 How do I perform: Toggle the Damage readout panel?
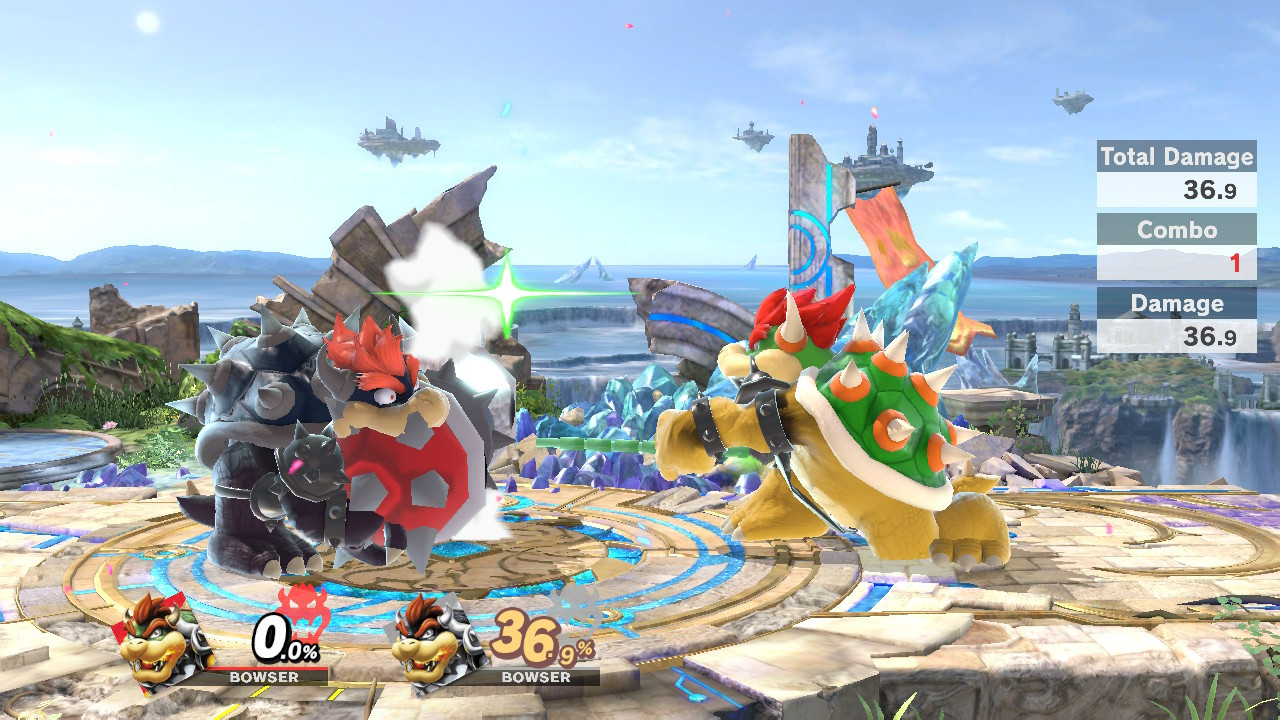[x=1175, y=320]
